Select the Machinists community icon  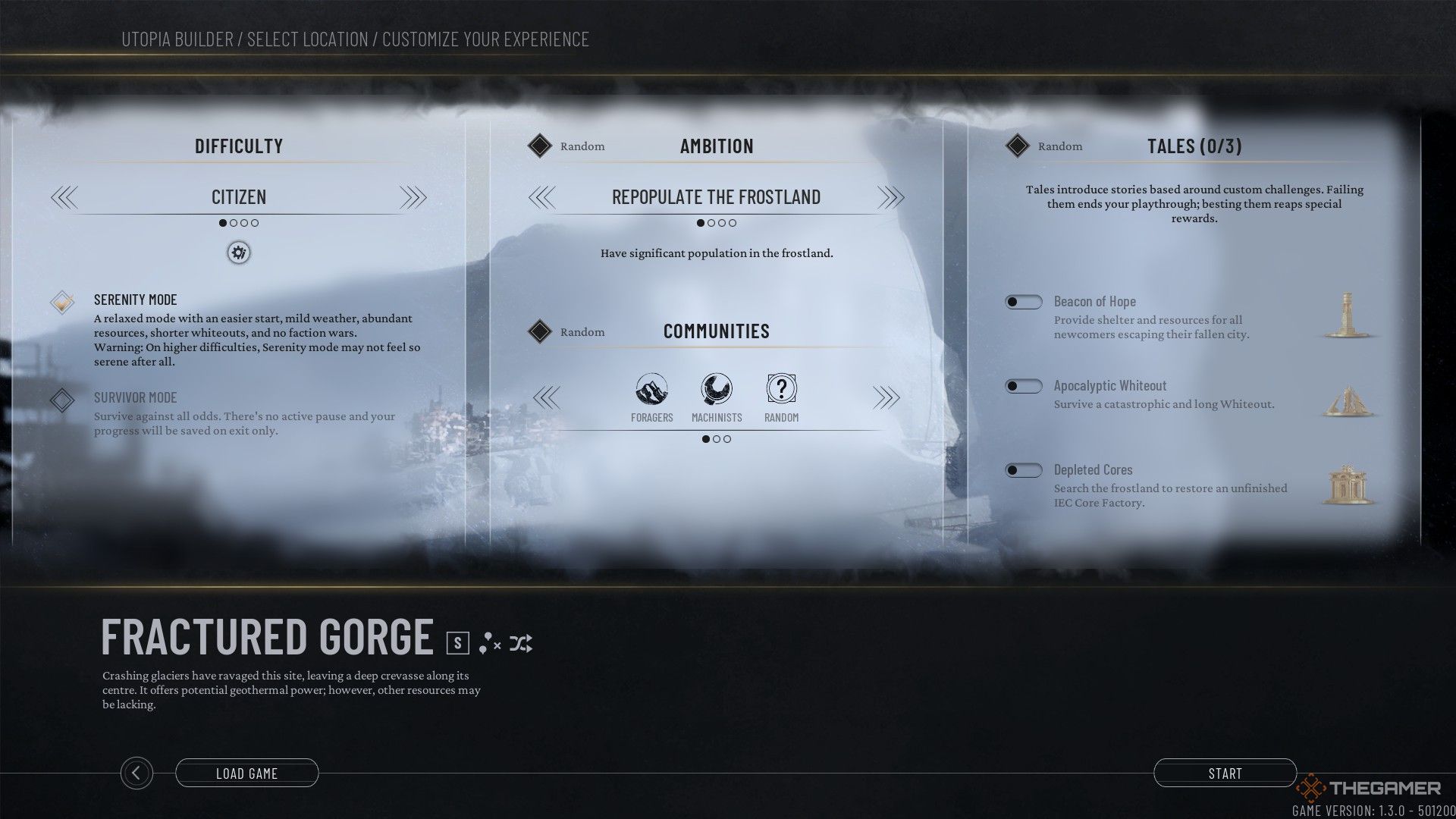(717, 390)
